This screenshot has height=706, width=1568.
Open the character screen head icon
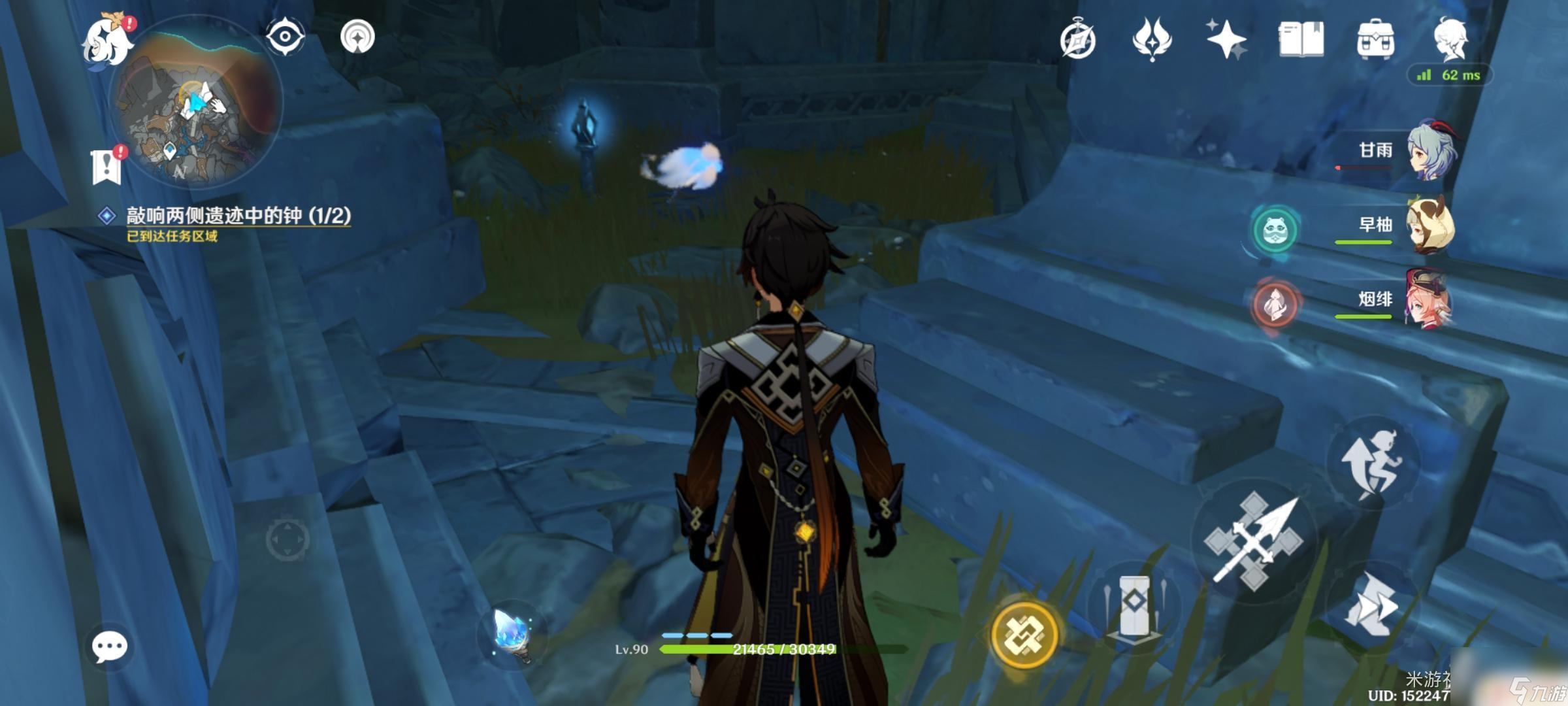point(1450,39)
